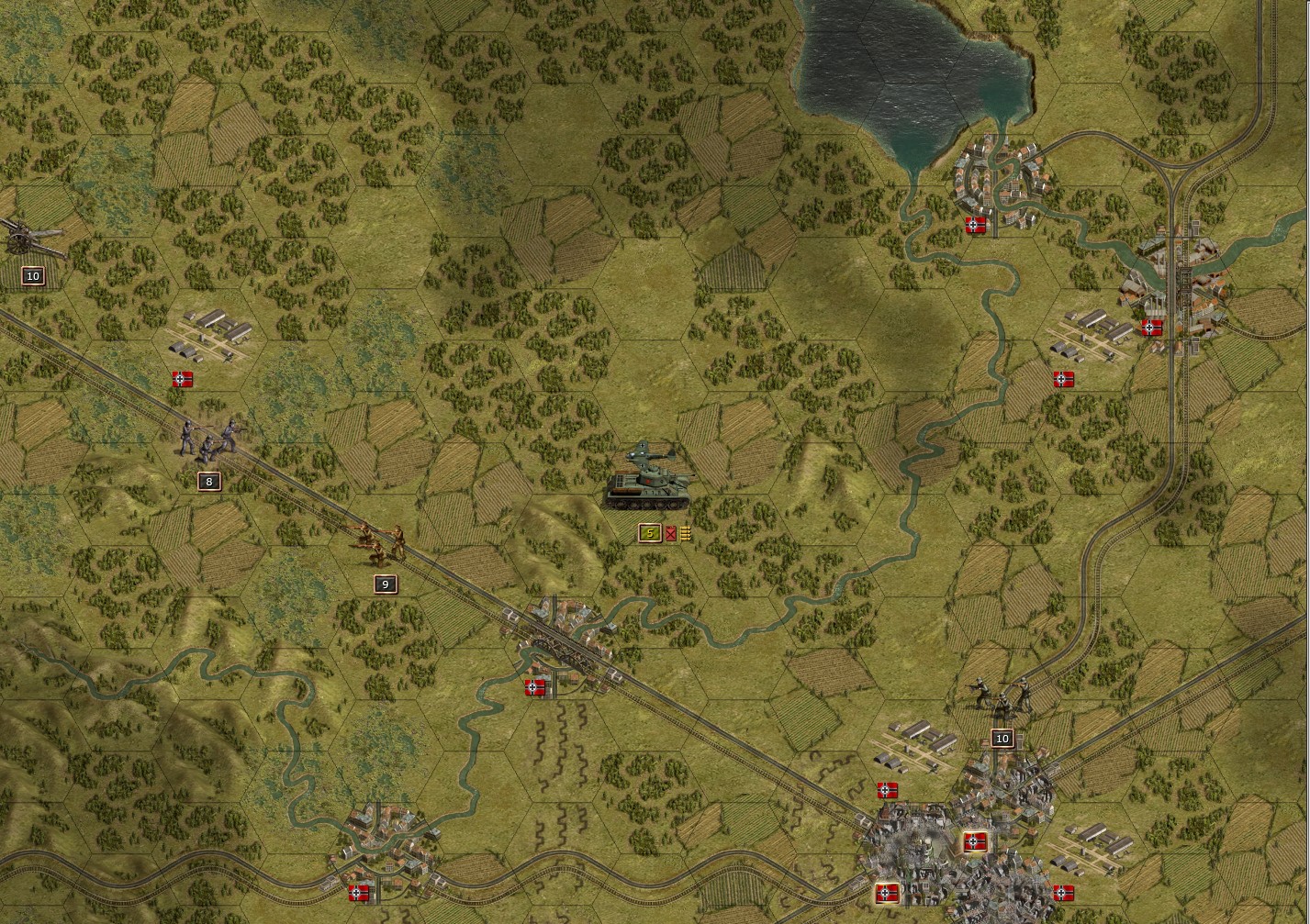Click the strength badge 10 above the city
Viewport: 1310px width, 924px height.
[1002, 737]
